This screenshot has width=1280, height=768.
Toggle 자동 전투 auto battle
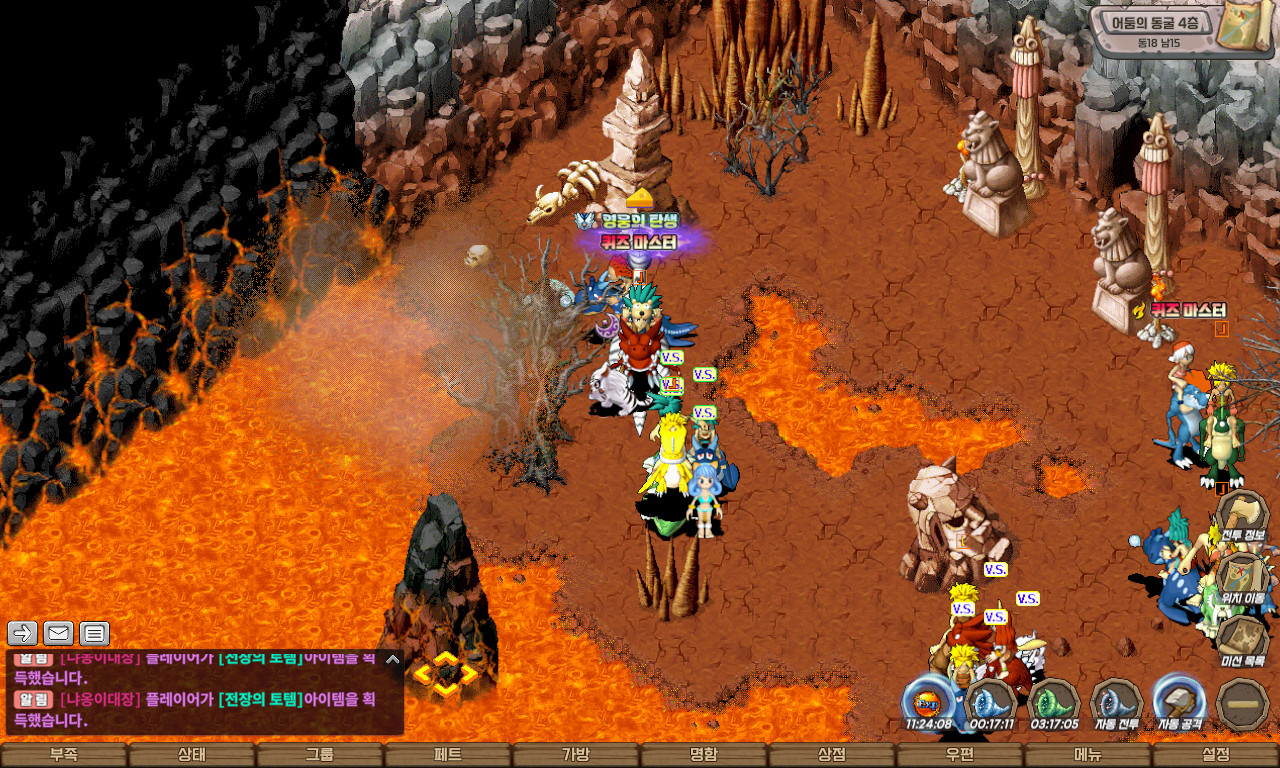(x=1116, y=702)
